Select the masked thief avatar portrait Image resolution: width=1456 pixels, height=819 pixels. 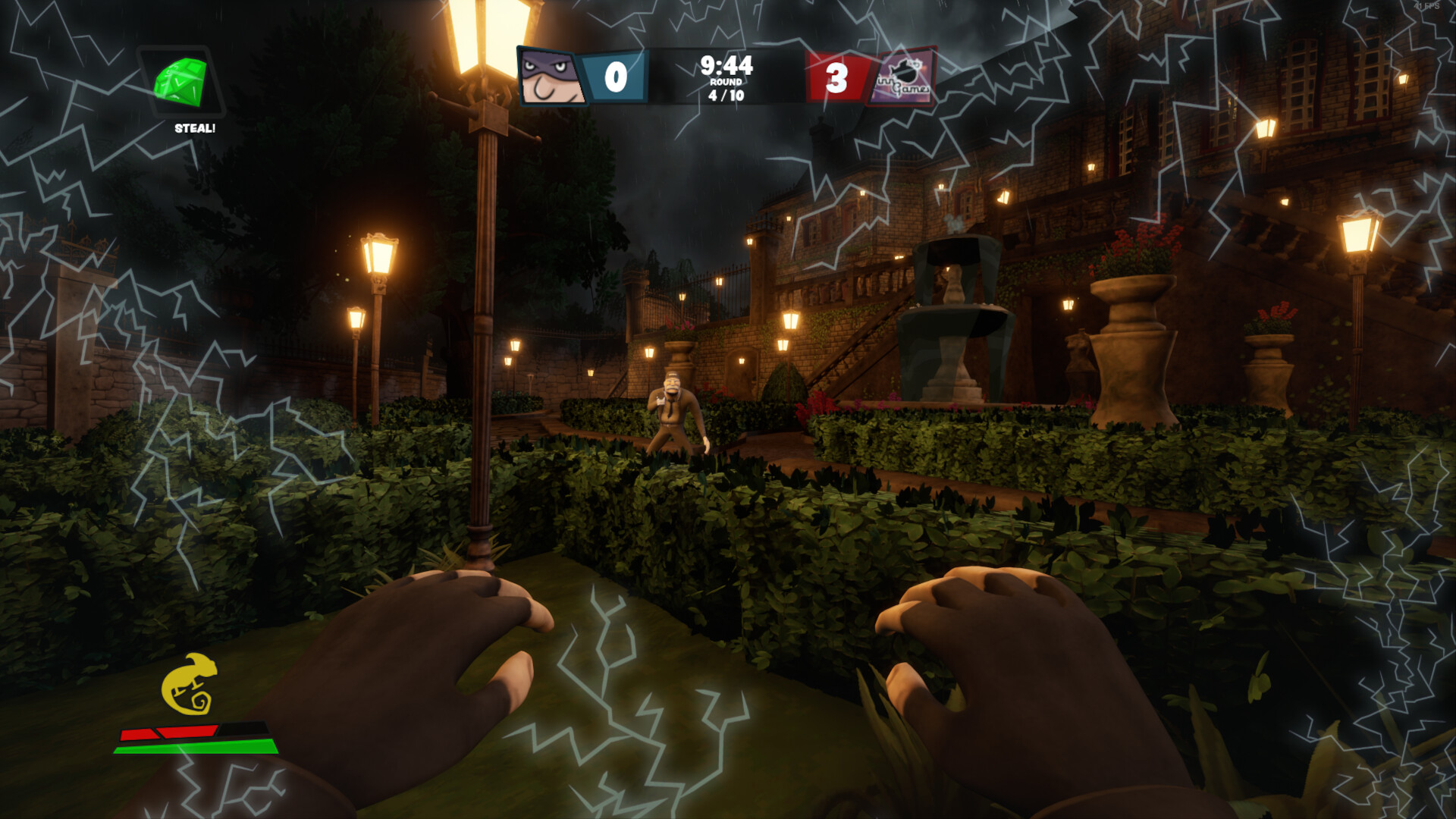coord(548,76)
